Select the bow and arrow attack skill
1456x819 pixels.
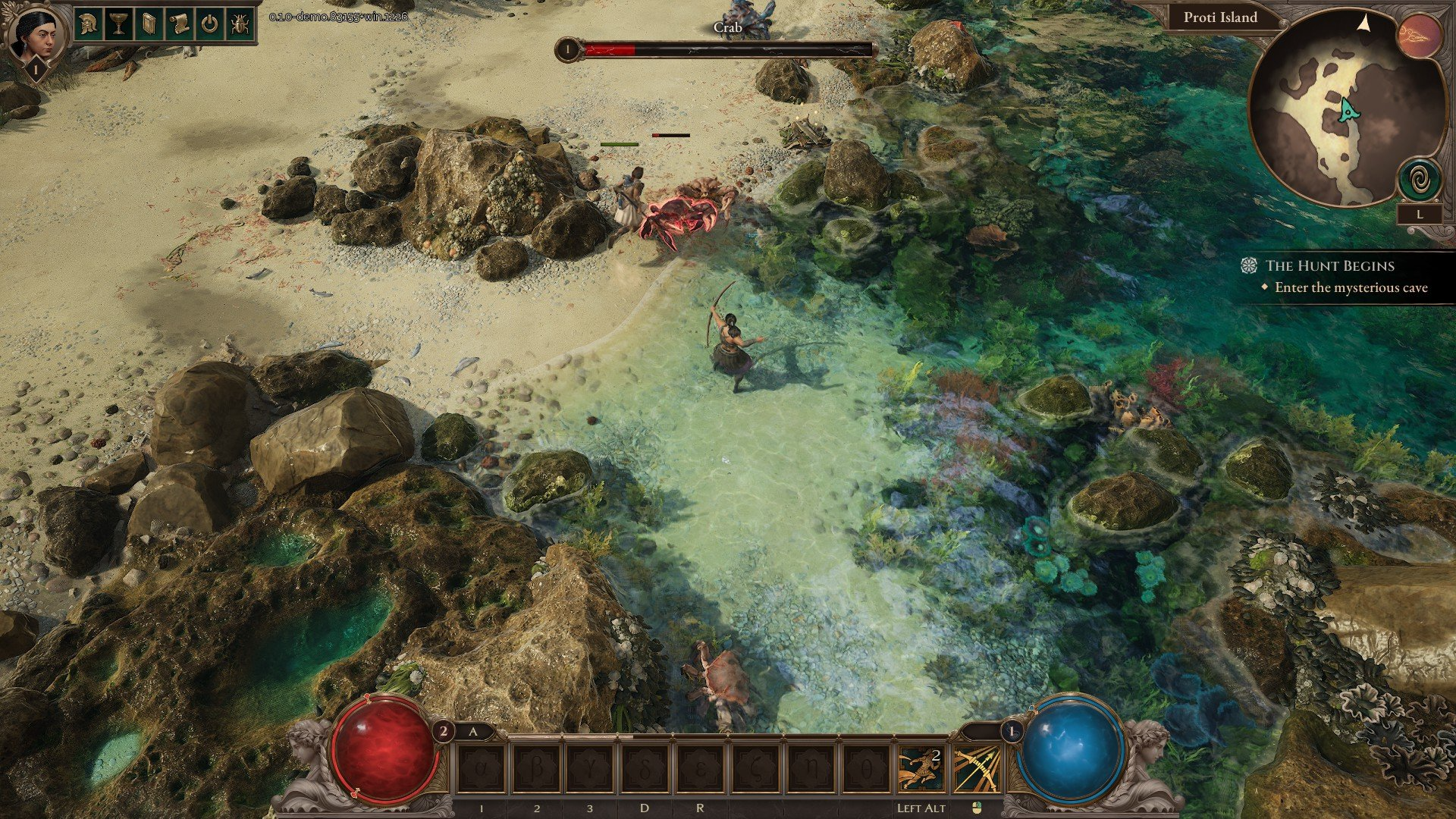(x=976, y=769)
